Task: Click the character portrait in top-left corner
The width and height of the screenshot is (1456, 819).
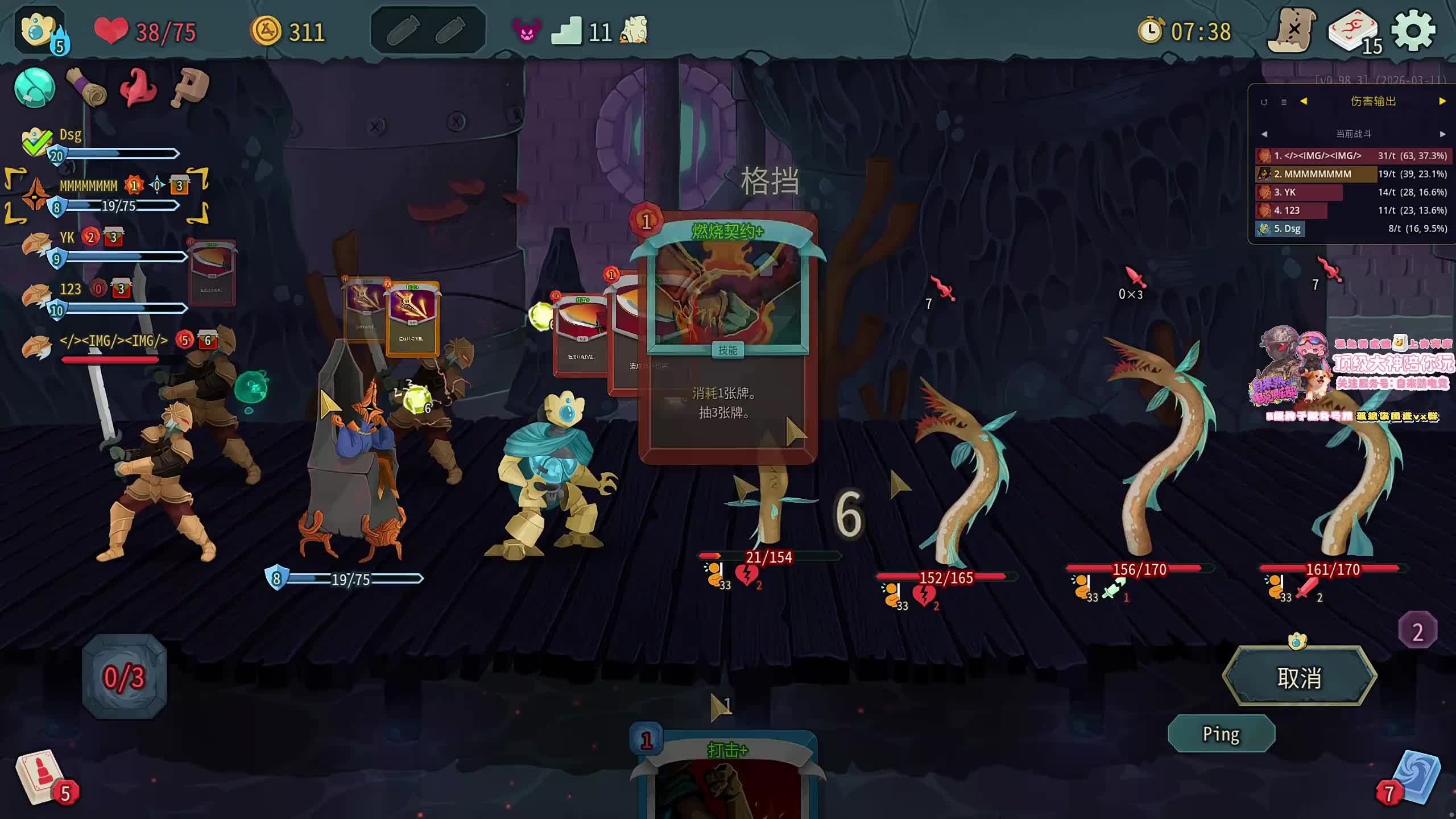Action: pyautogui.click(x=39, y=30)
